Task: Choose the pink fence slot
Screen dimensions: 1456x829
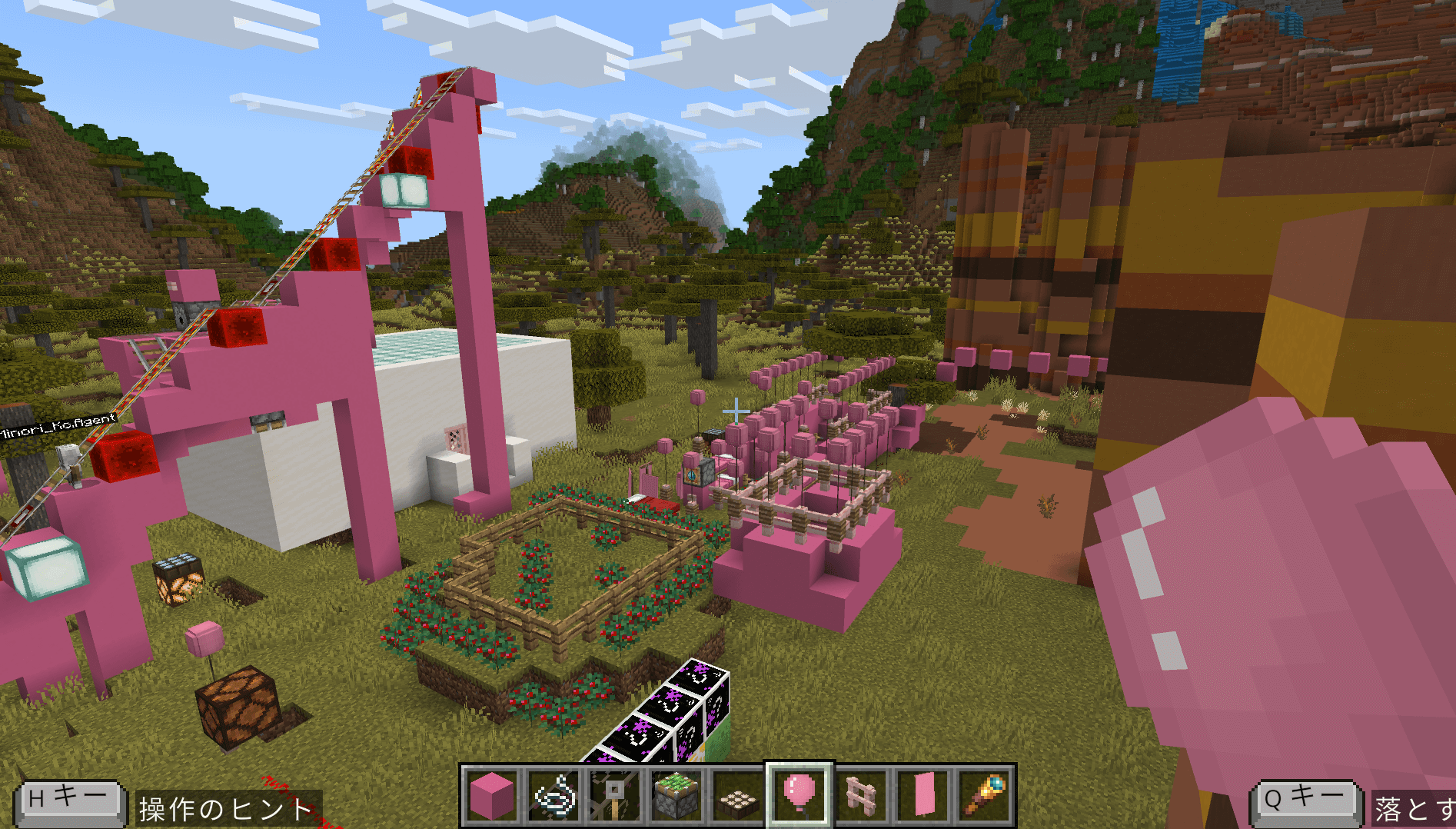Action: pos(861,797)
